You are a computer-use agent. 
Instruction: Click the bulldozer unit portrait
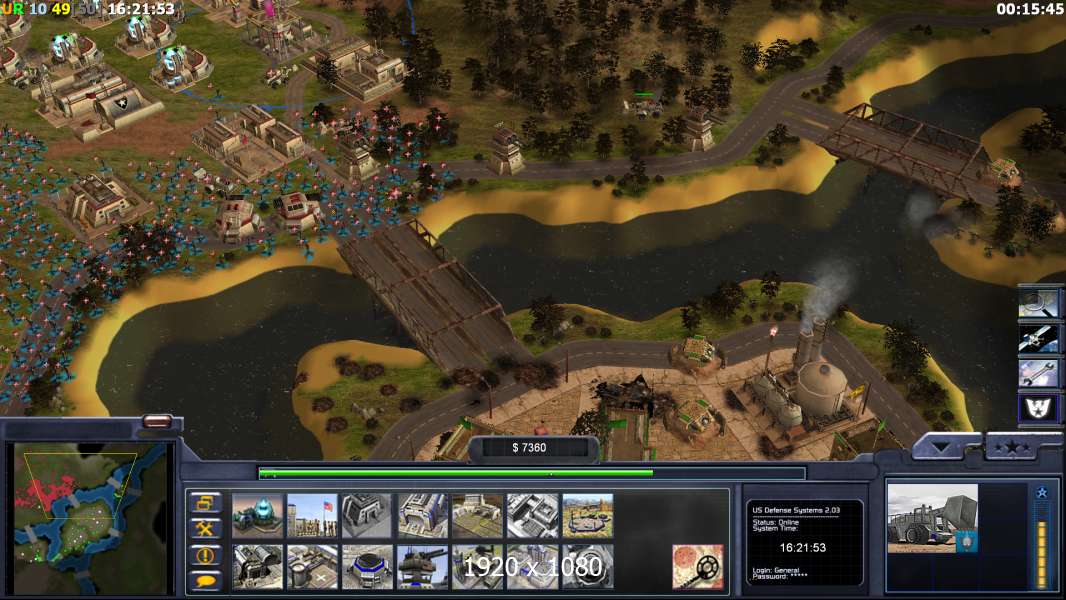coord(932,518)
